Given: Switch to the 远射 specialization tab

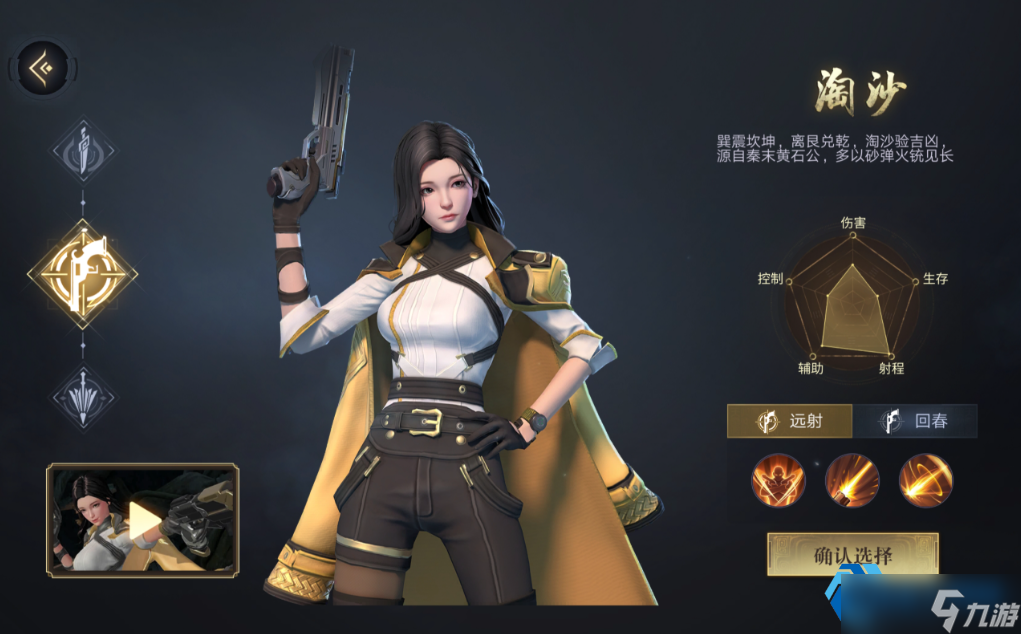Looking at the screenshot, I should [790, 421].
